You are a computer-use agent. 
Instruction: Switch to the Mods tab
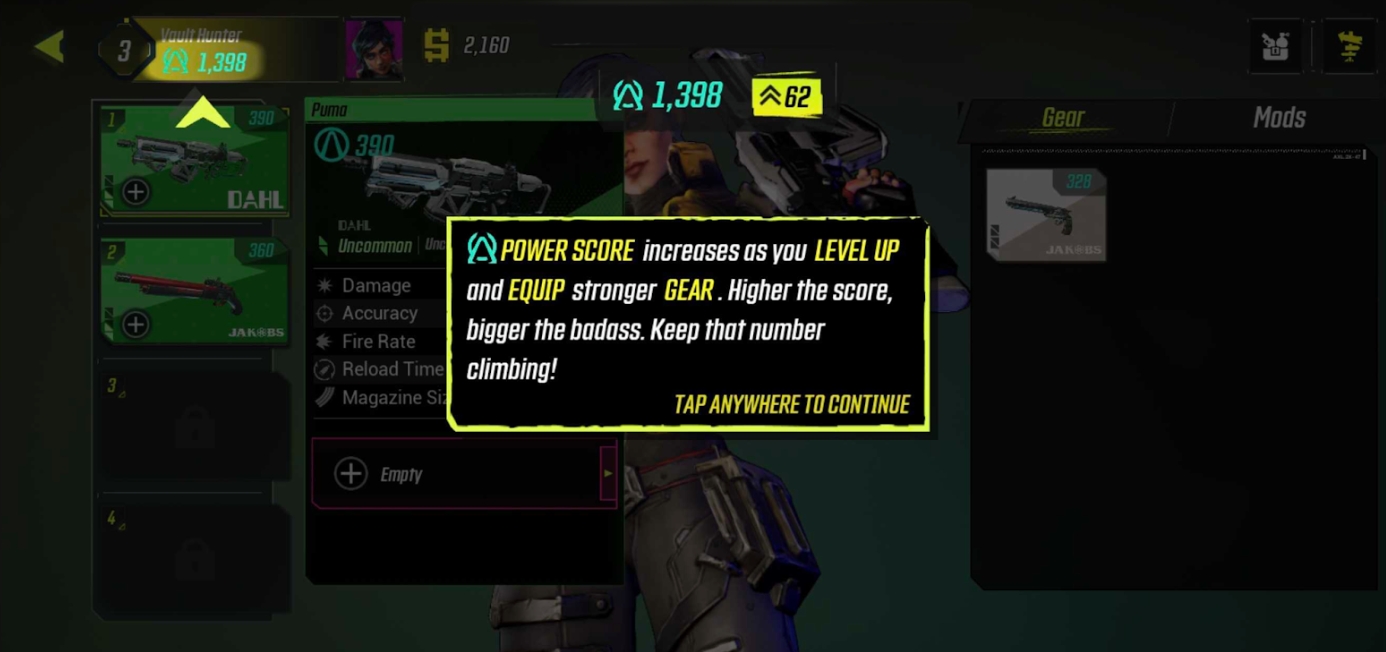[1278, 118]
